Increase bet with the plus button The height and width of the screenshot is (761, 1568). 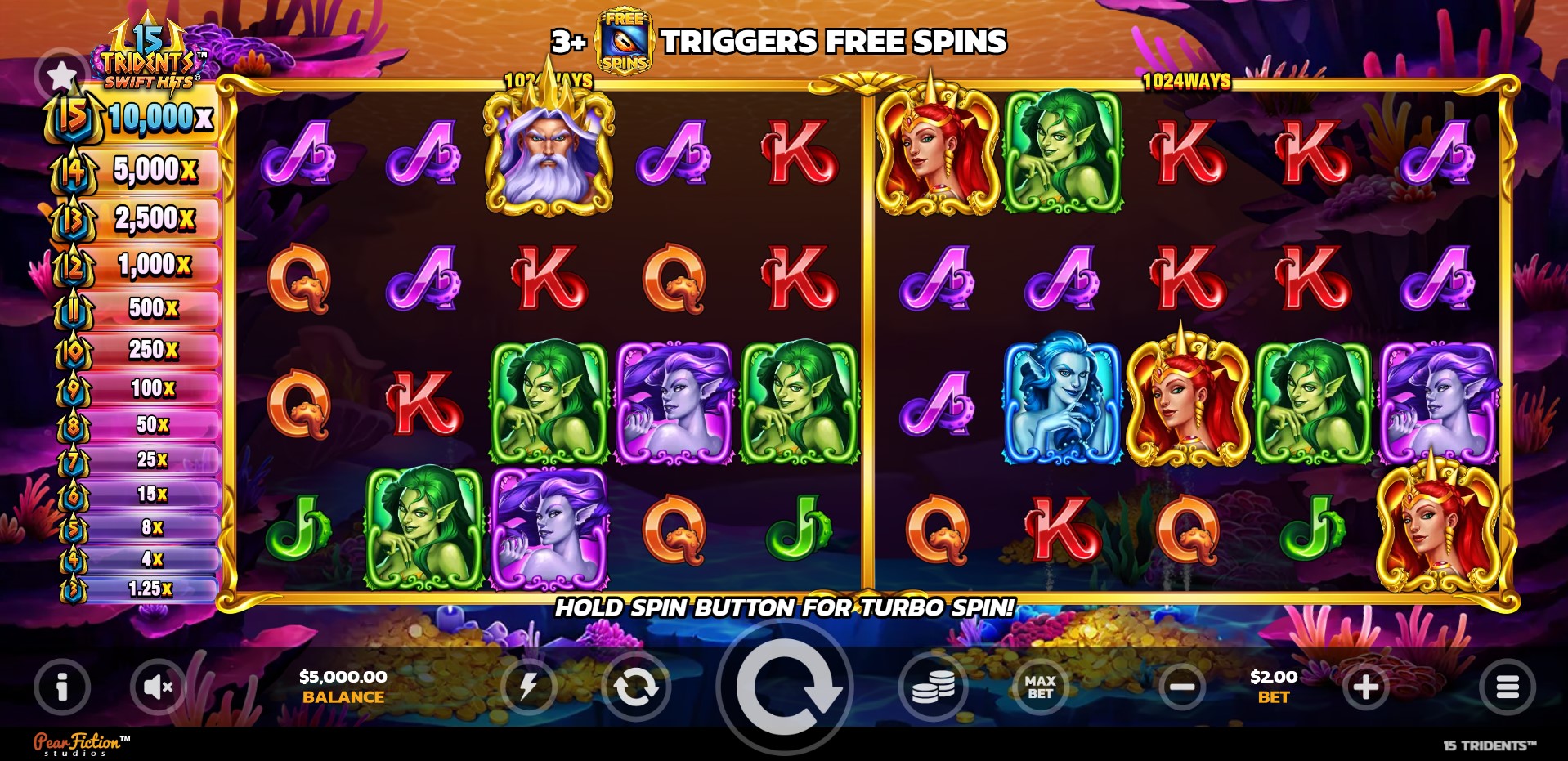point(1364,686)
